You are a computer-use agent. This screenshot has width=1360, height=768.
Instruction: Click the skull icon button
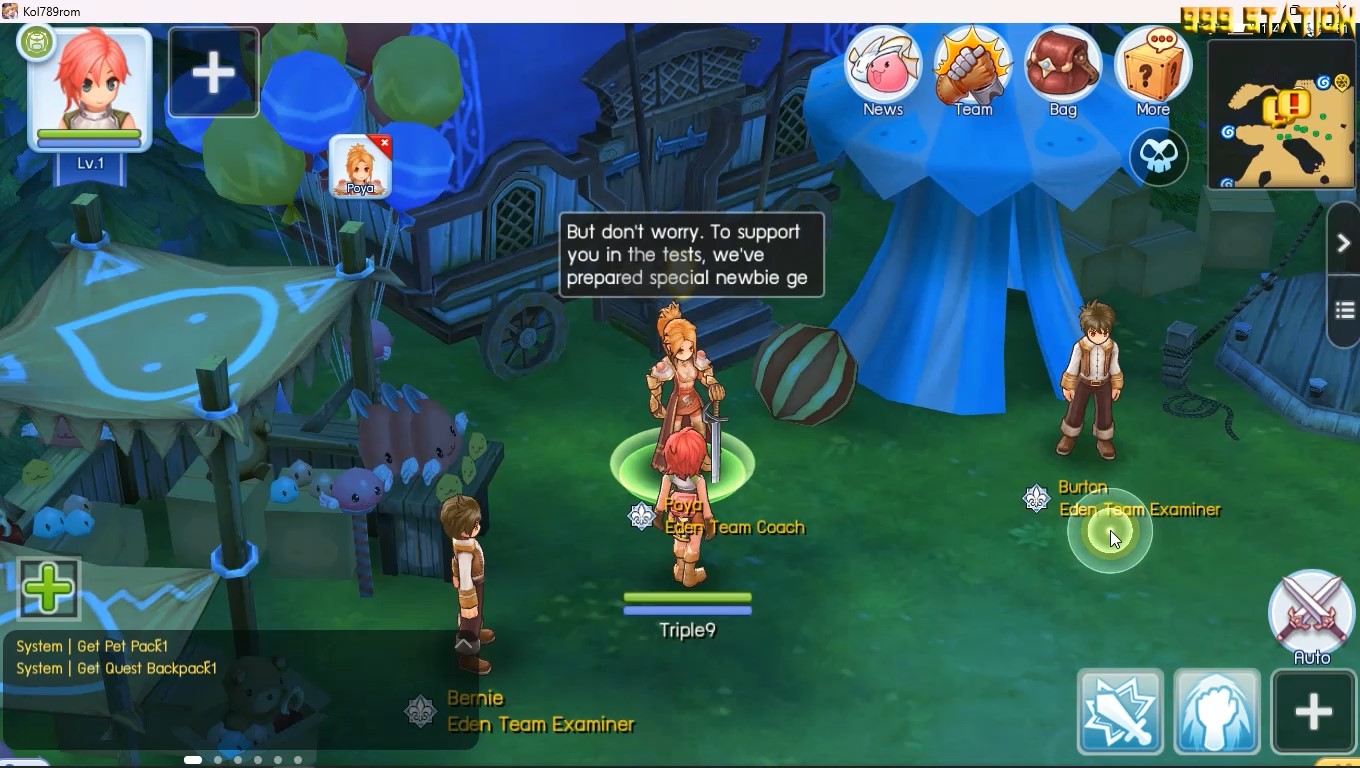click(1158, 157)
